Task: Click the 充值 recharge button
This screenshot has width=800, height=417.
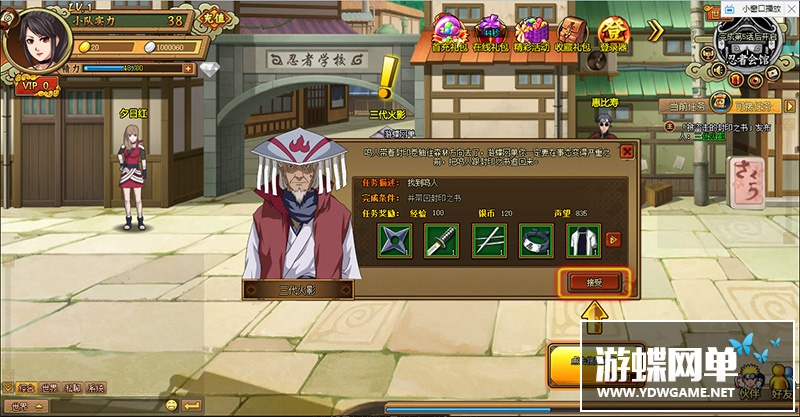Action: pos(213,19)
